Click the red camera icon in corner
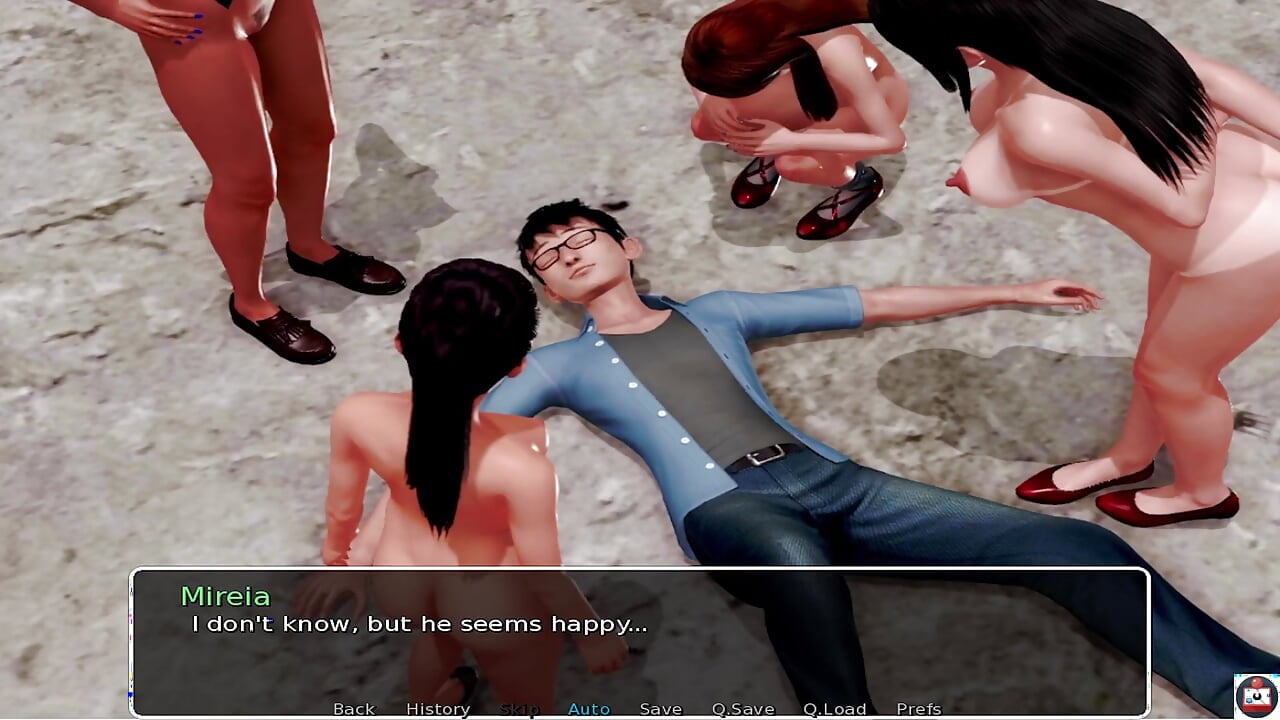This screenshot has width=1280, height=720. coord(1256,695)
